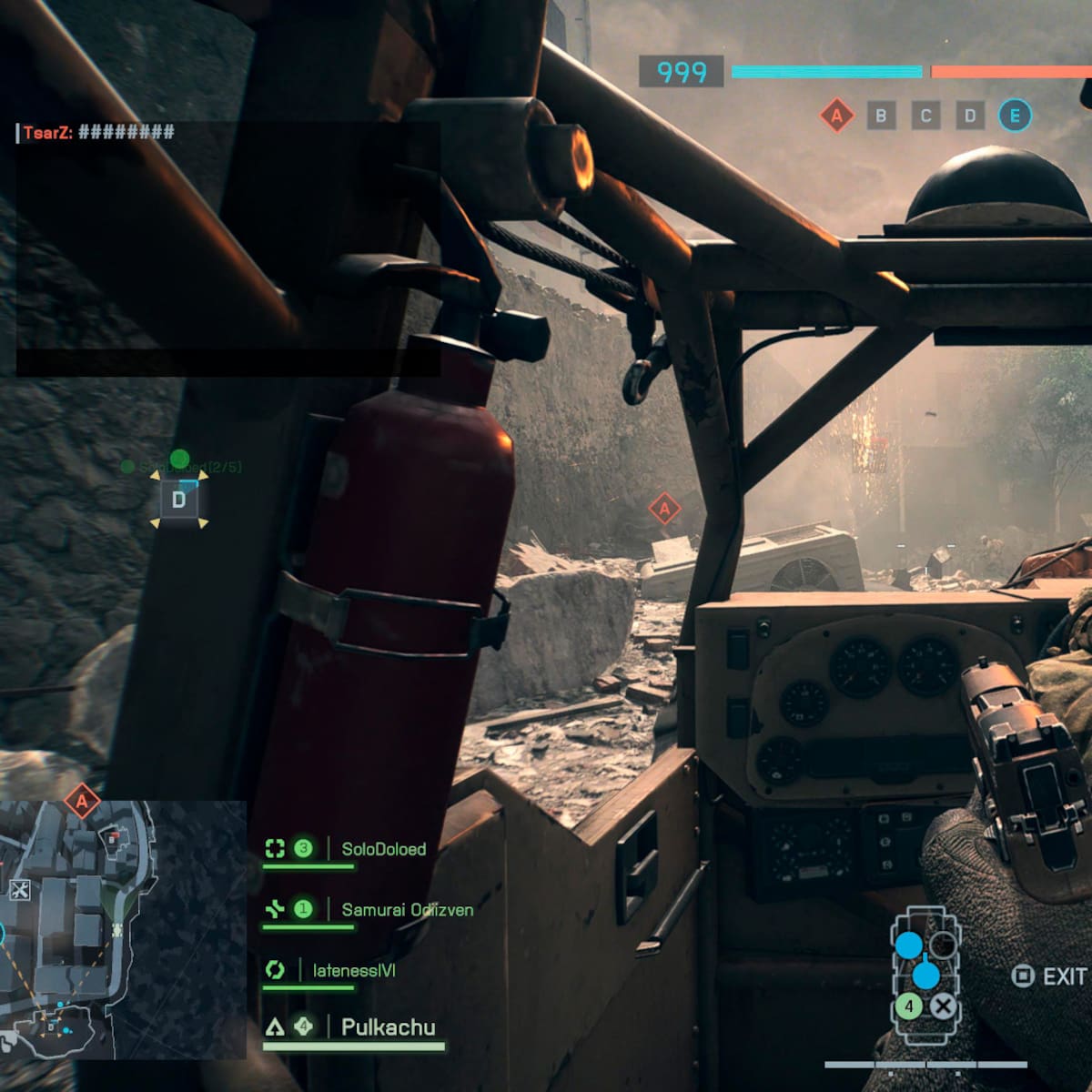1092x1092 pixels.
Task: Click the wrench repair icon on minimap
Action: [19, 890]
